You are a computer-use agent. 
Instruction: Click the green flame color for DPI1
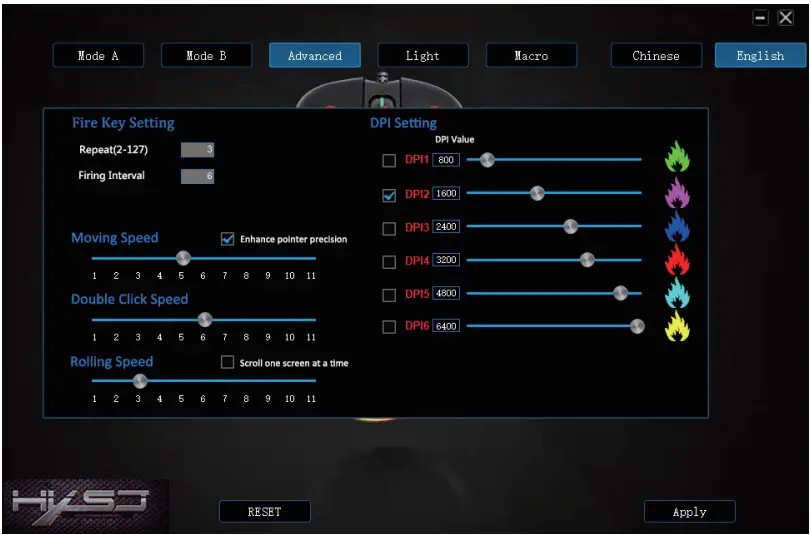pyautogui.click(x=677, y=158)
